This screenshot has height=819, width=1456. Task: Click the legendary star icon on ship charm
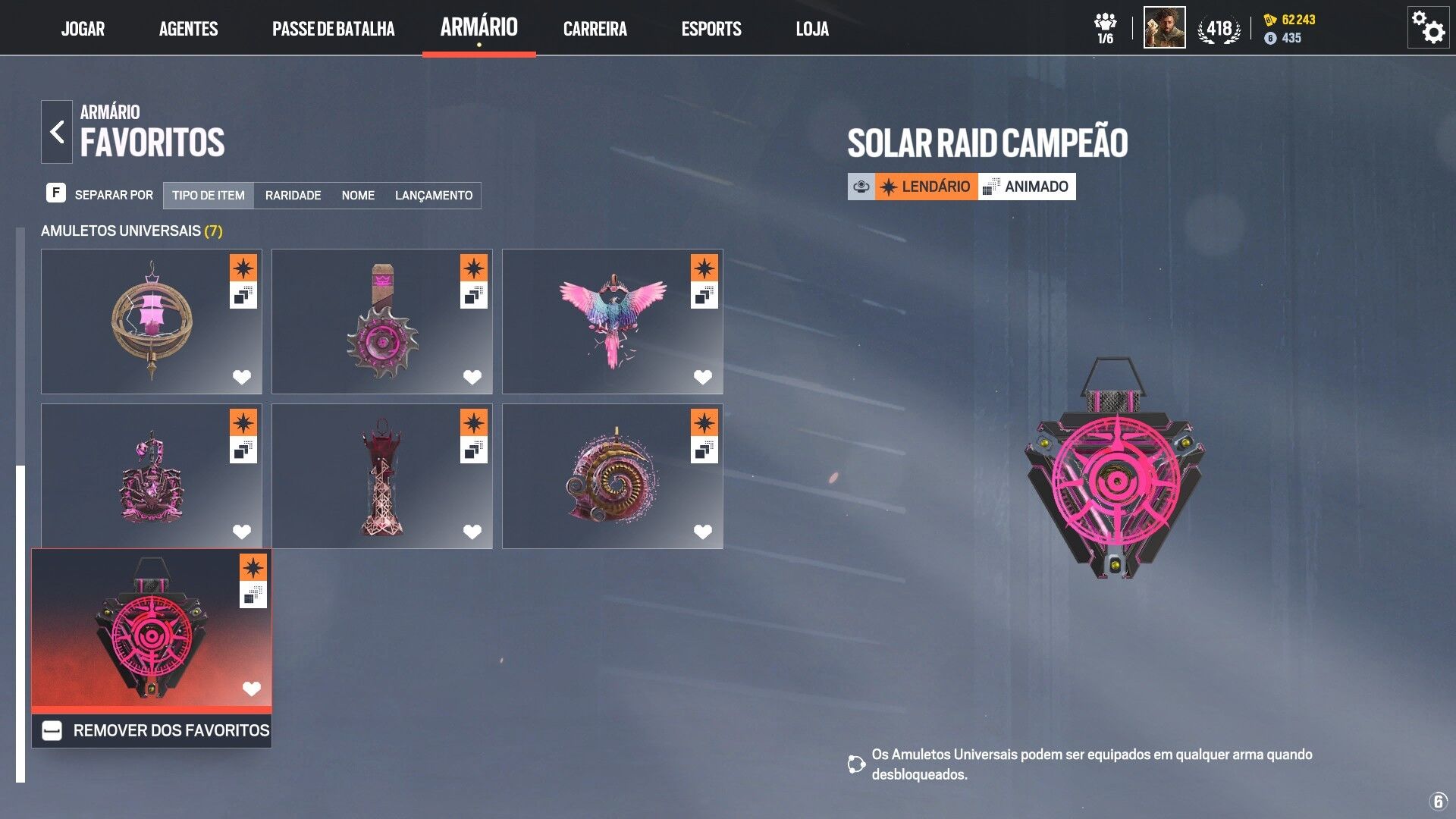point(243,267)
